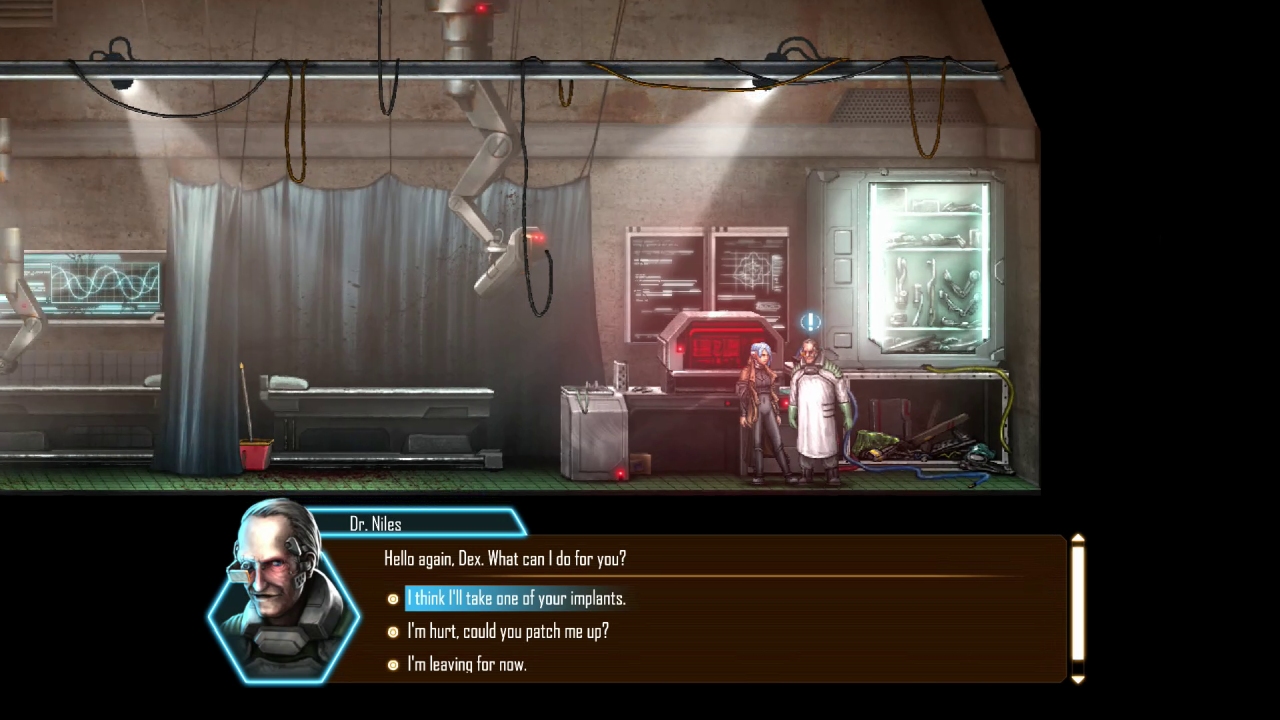Click the highlighted blue dialogue option
This screenshot has width=1280, height=720.
pos(516,598)
